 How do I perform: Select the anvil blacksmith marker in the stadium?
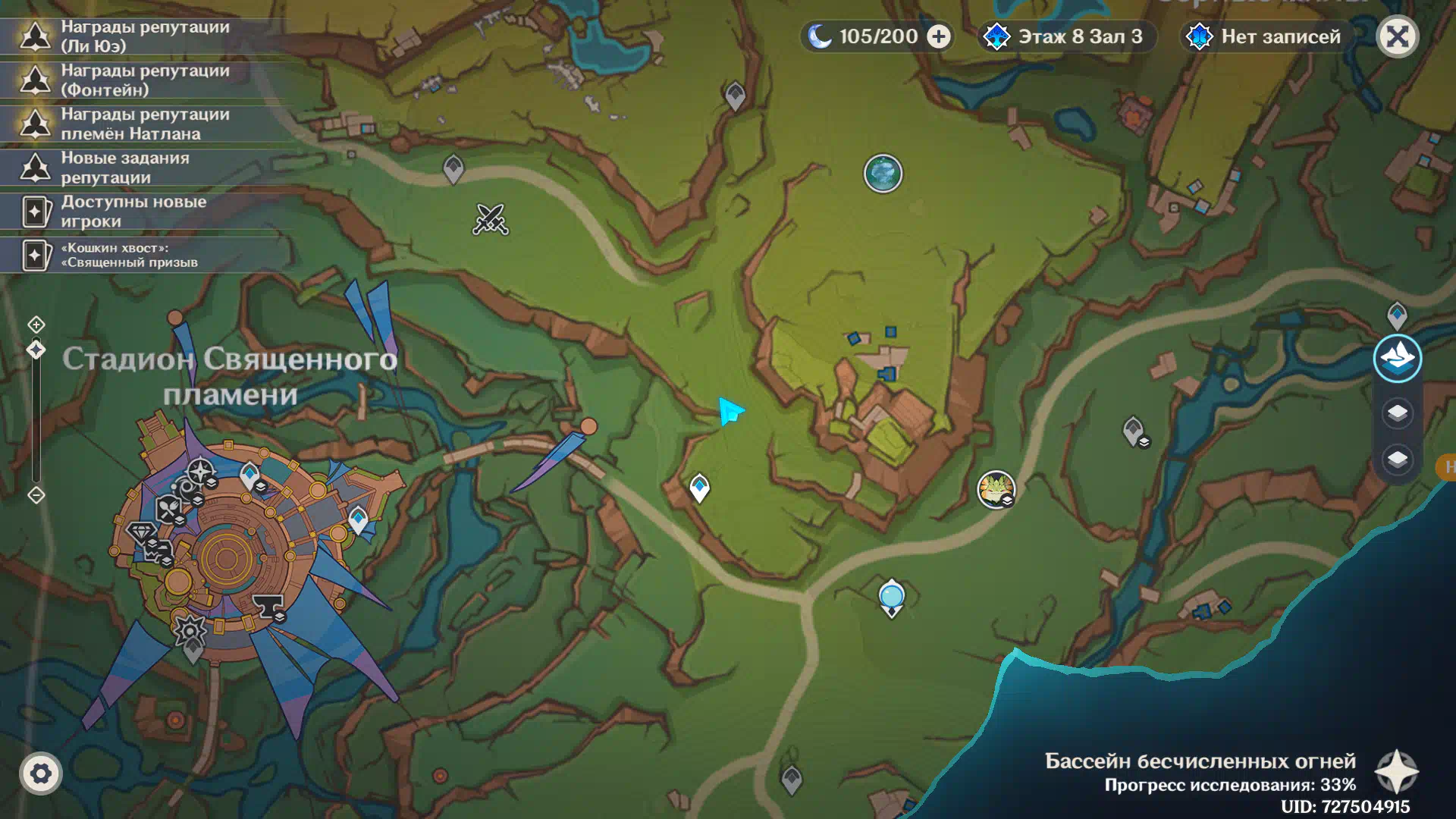coord(268,607)
